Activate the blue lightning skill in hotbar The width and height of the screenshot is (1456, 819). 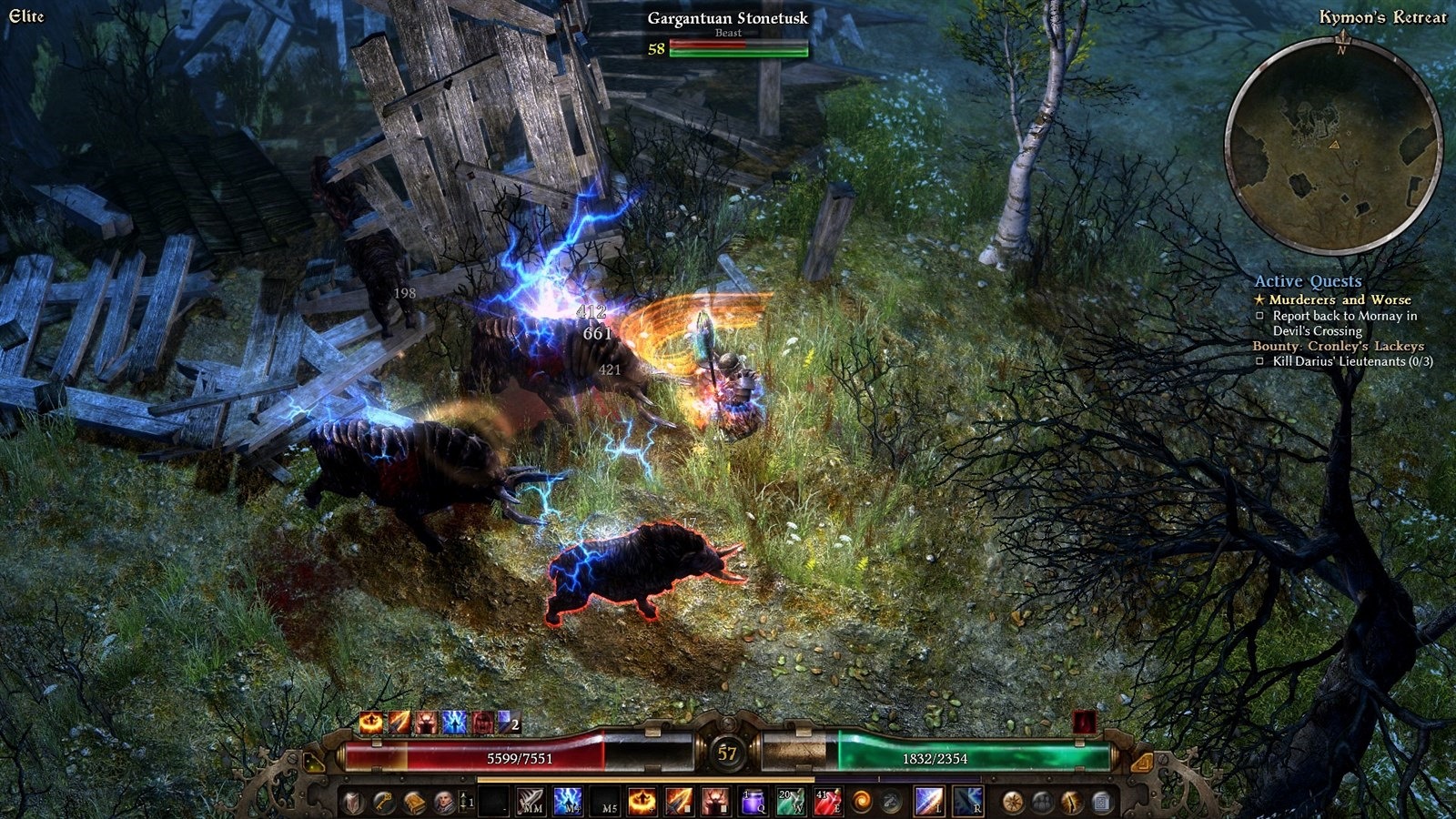click(x=569, y=802)
